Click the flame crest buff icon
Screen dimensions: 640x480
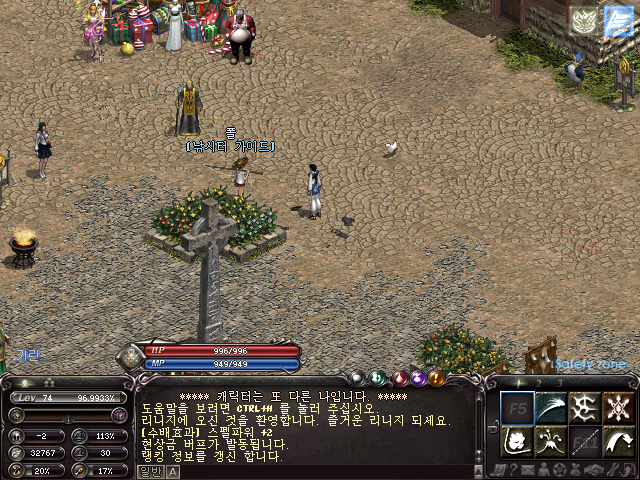pos(584,21)
